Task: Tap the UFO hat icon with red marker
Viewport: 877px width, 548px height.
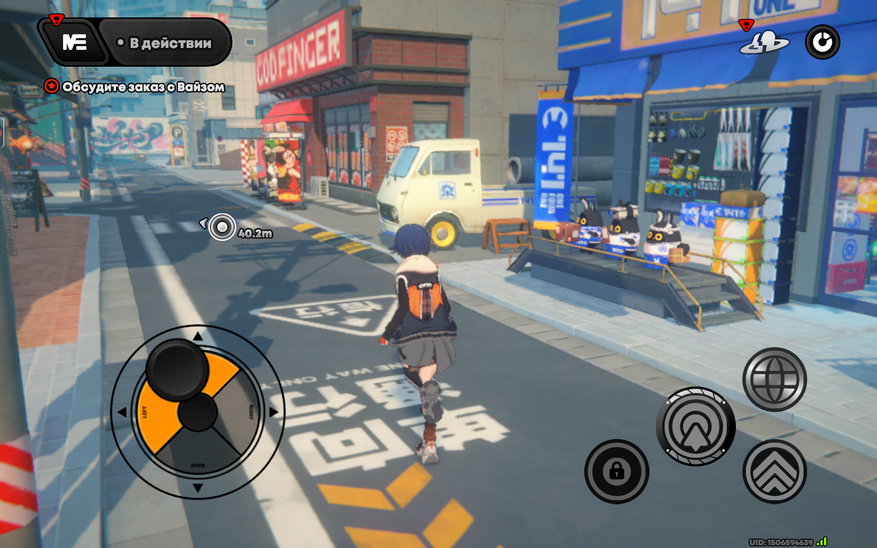Action: (764, 43)
